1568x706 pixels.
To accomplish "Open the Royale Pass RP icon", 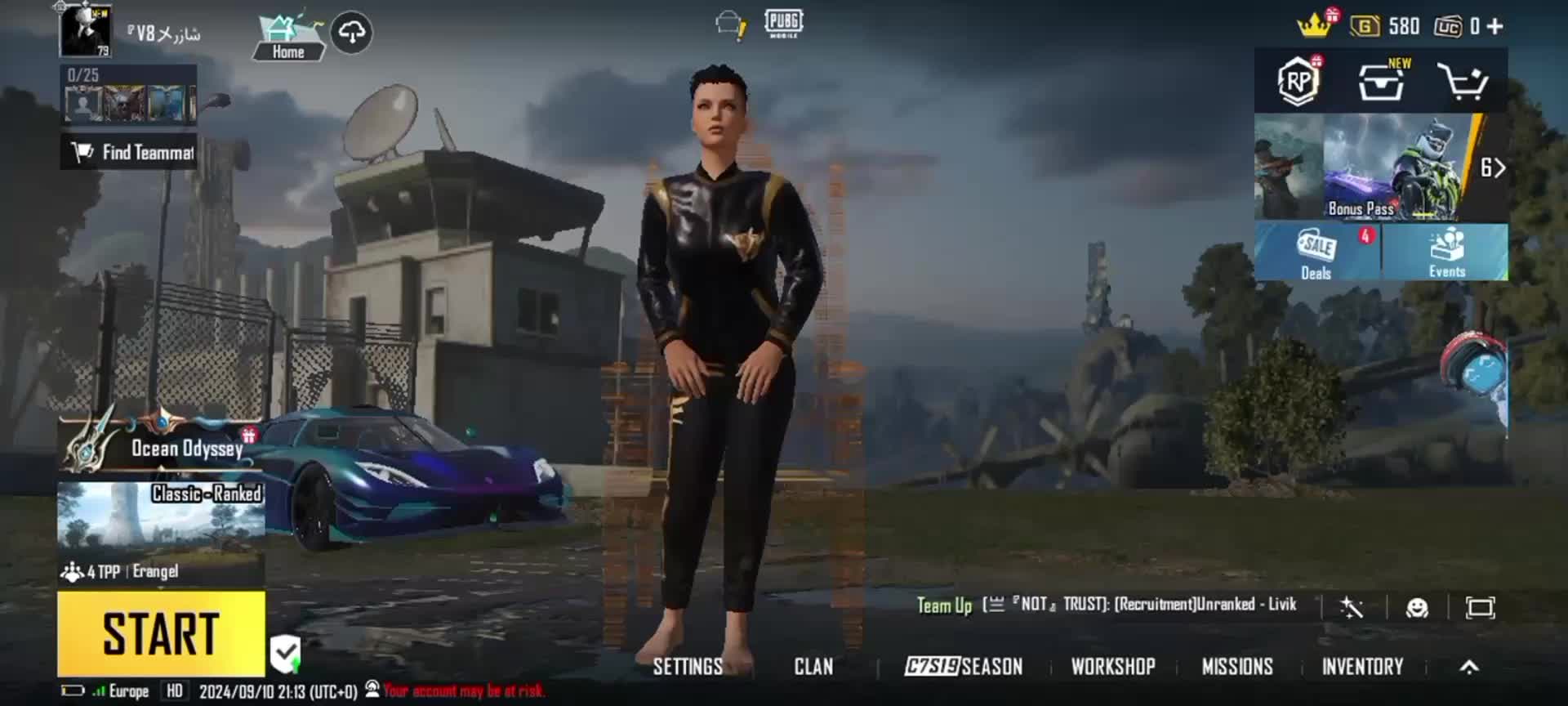I will tap(1298, 81).
